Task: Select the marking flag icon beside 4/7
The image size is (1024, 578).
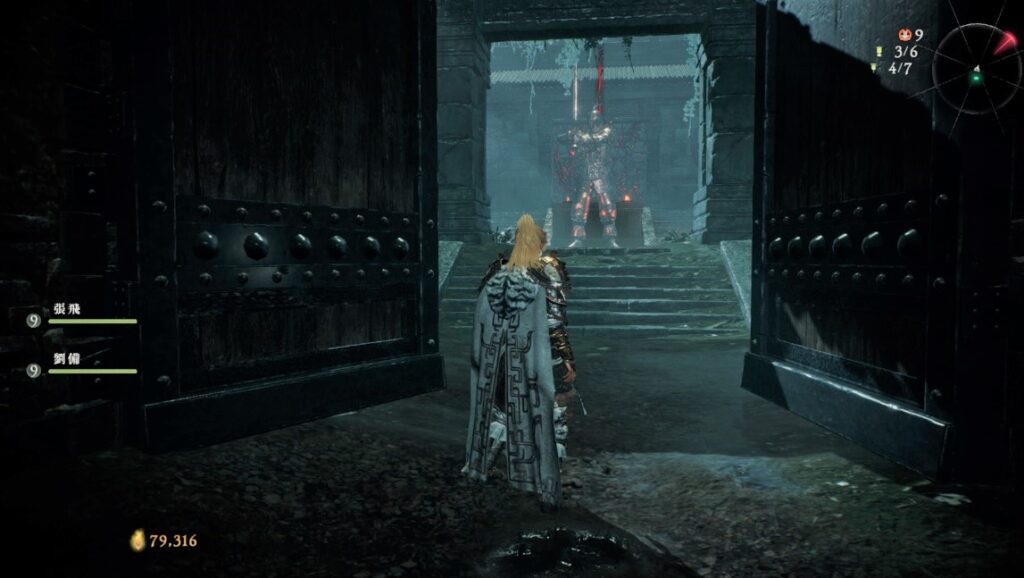Action: (874, 68)
